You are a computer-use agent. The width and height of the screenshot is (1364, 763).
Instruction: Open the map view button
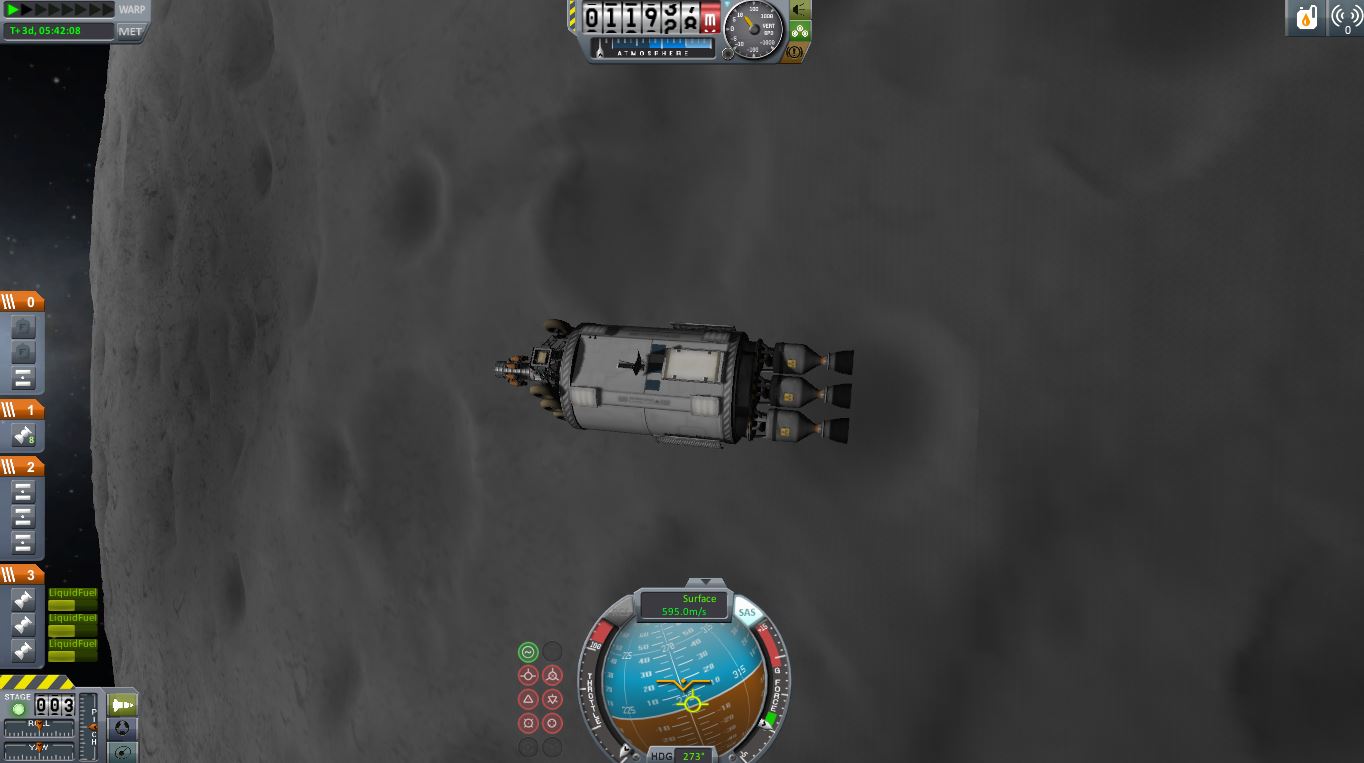(x=122, y=752)
